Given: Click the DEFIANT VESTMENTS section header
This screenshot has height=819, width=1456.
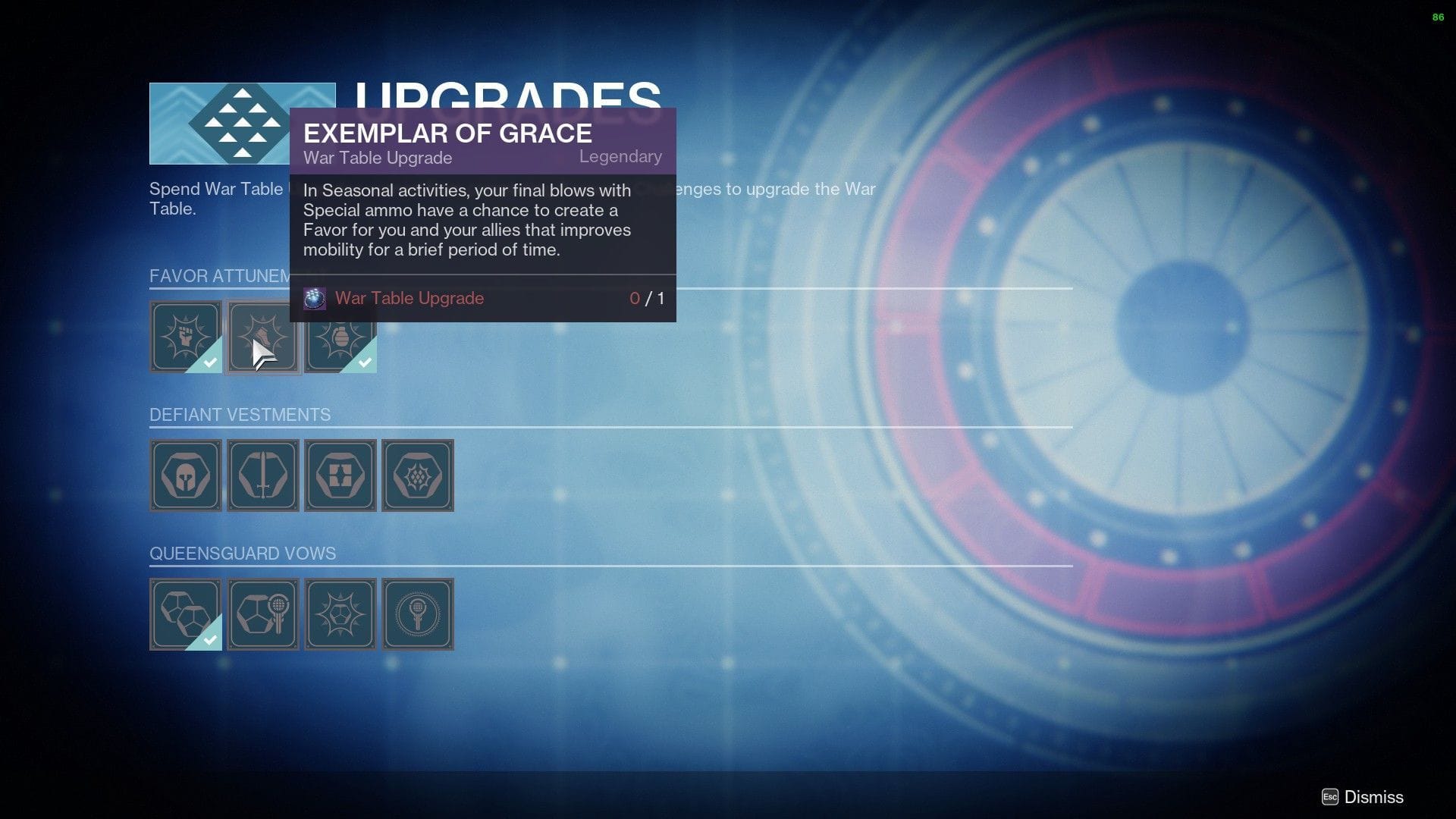Looking at the screenshot, I should (240, 415).
